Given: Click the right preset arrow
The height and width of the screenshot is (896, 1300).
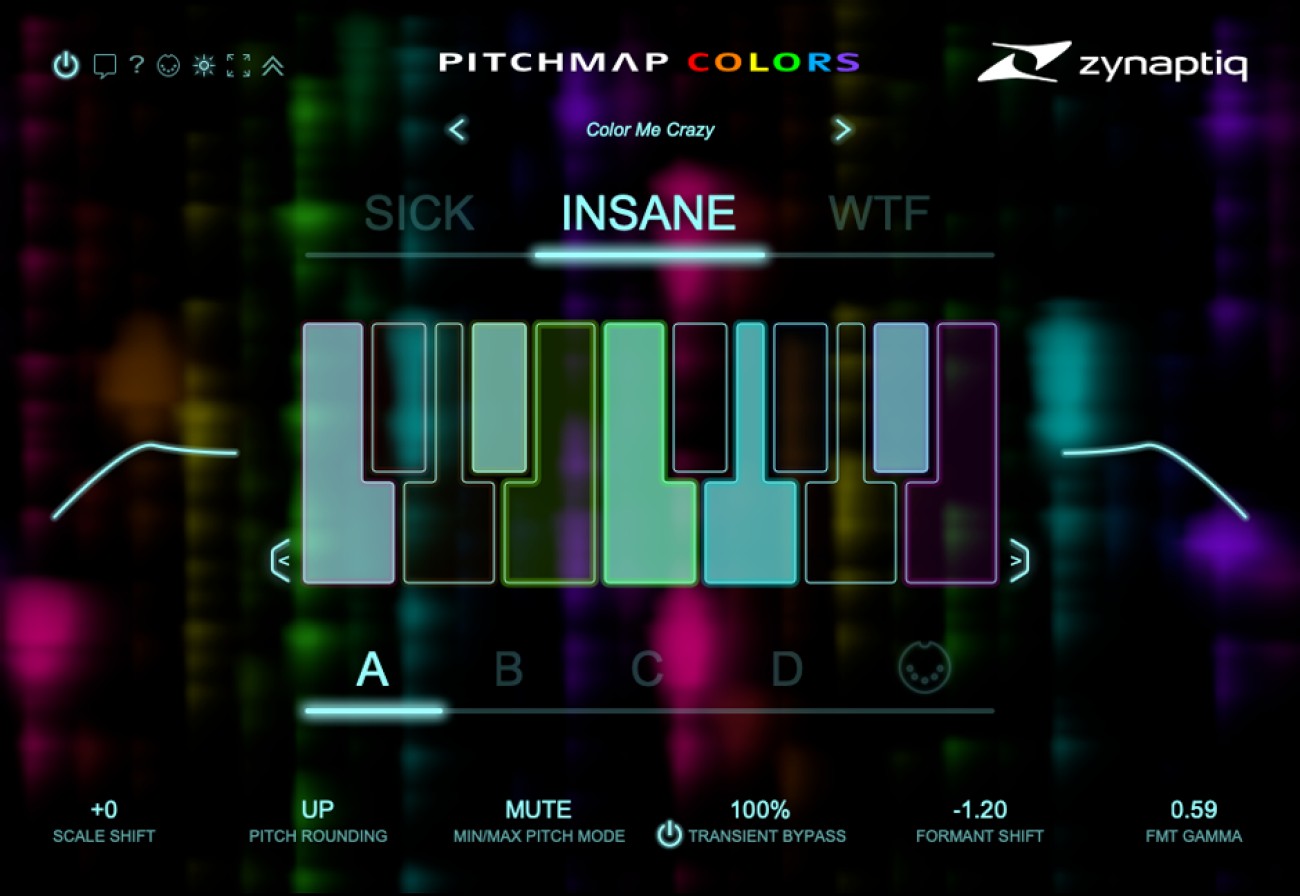Looking at the screenshot, I should pos(843,130).
